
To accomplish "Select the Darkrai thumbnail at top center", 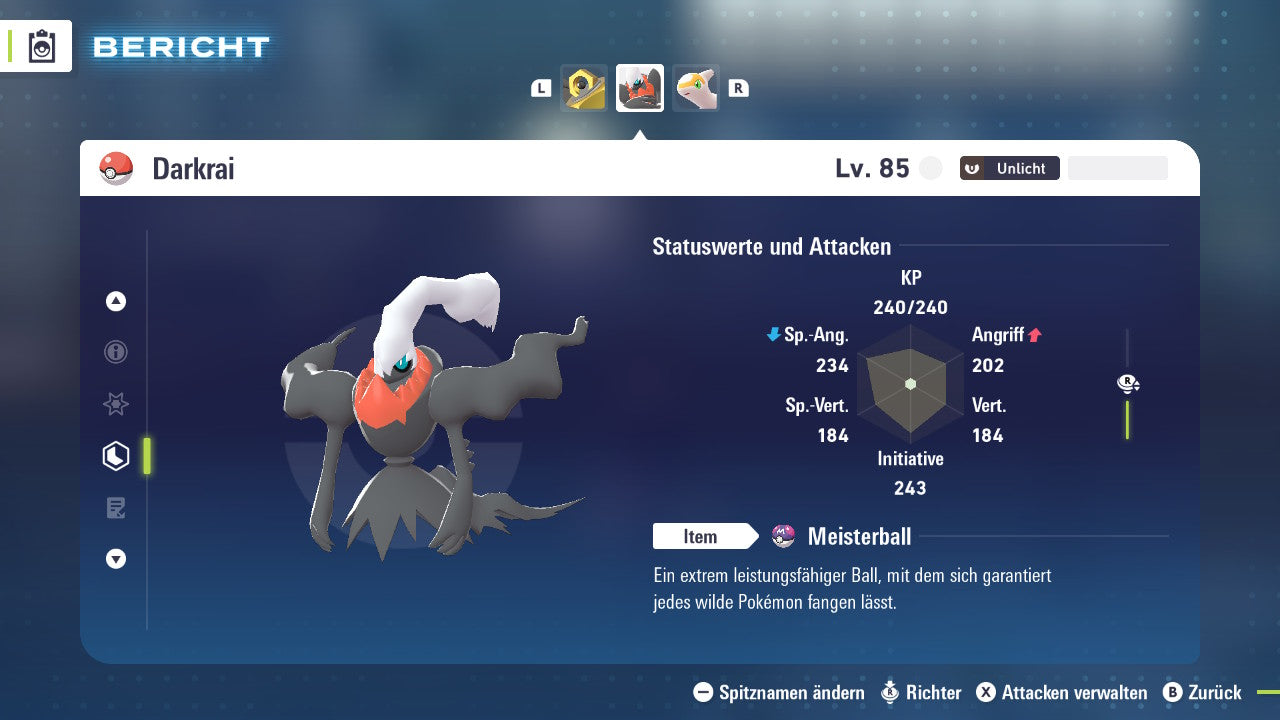I will click(639, 87).
